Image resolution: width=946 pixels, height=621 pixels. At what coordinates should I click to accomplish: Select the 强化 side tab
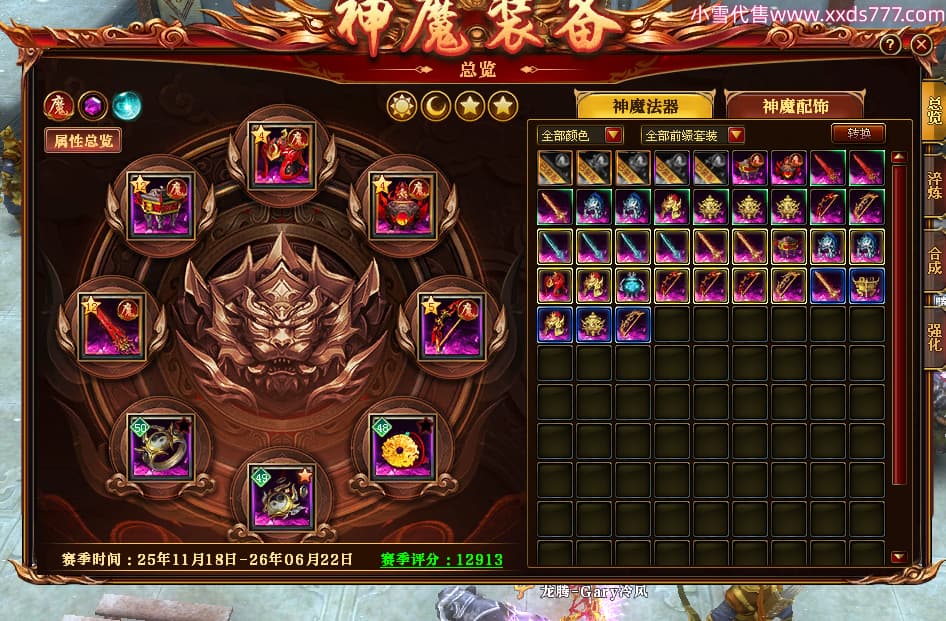click(x=934, y=335)
